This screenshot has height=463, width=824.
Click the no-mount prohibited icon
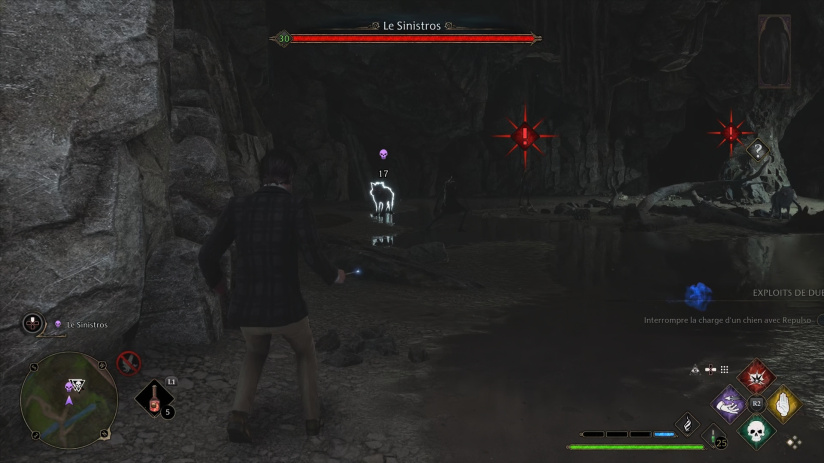click(x=127, y=362)
